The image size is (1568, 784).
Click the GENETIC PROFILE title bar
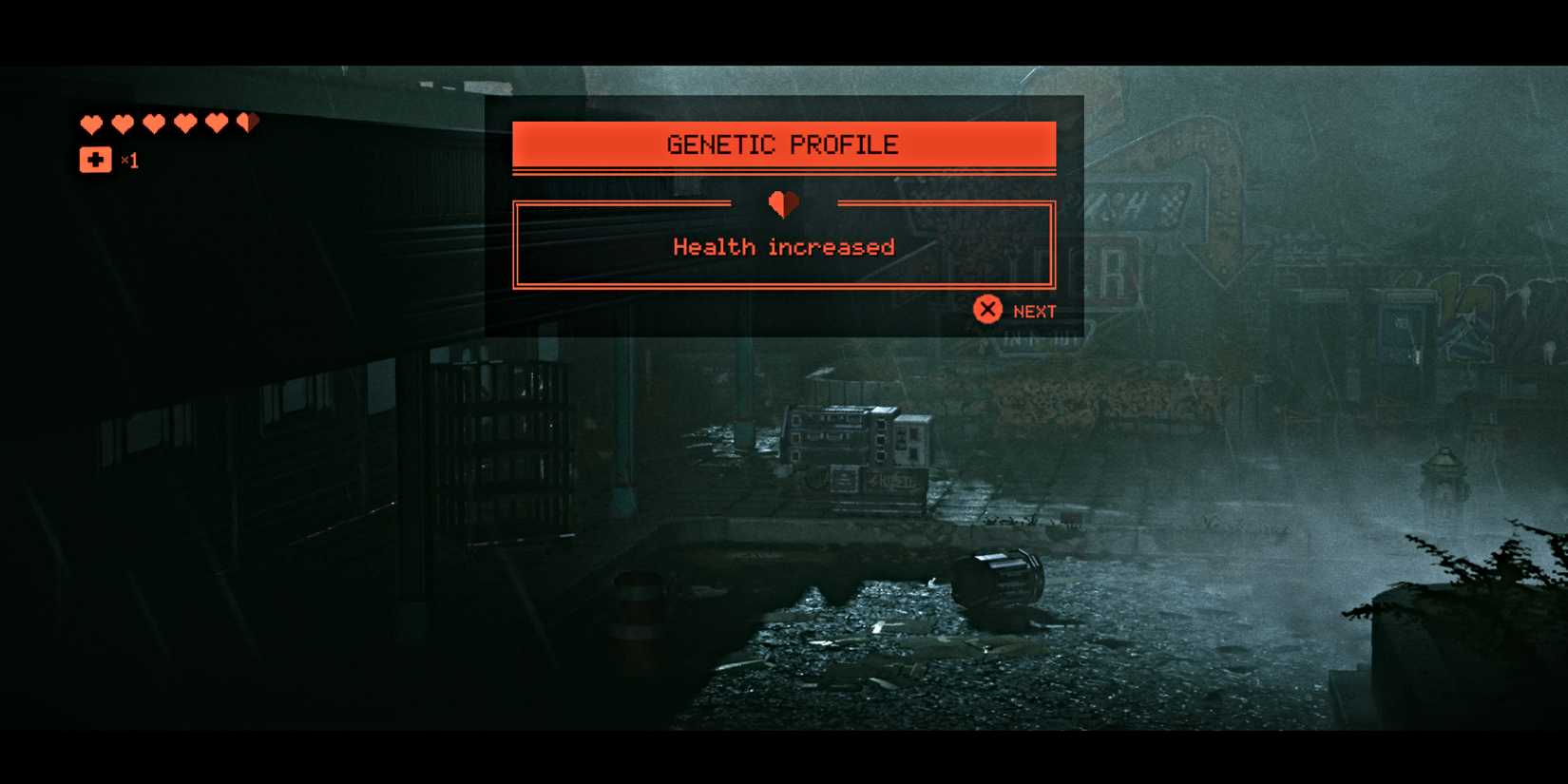coord(783,143)
